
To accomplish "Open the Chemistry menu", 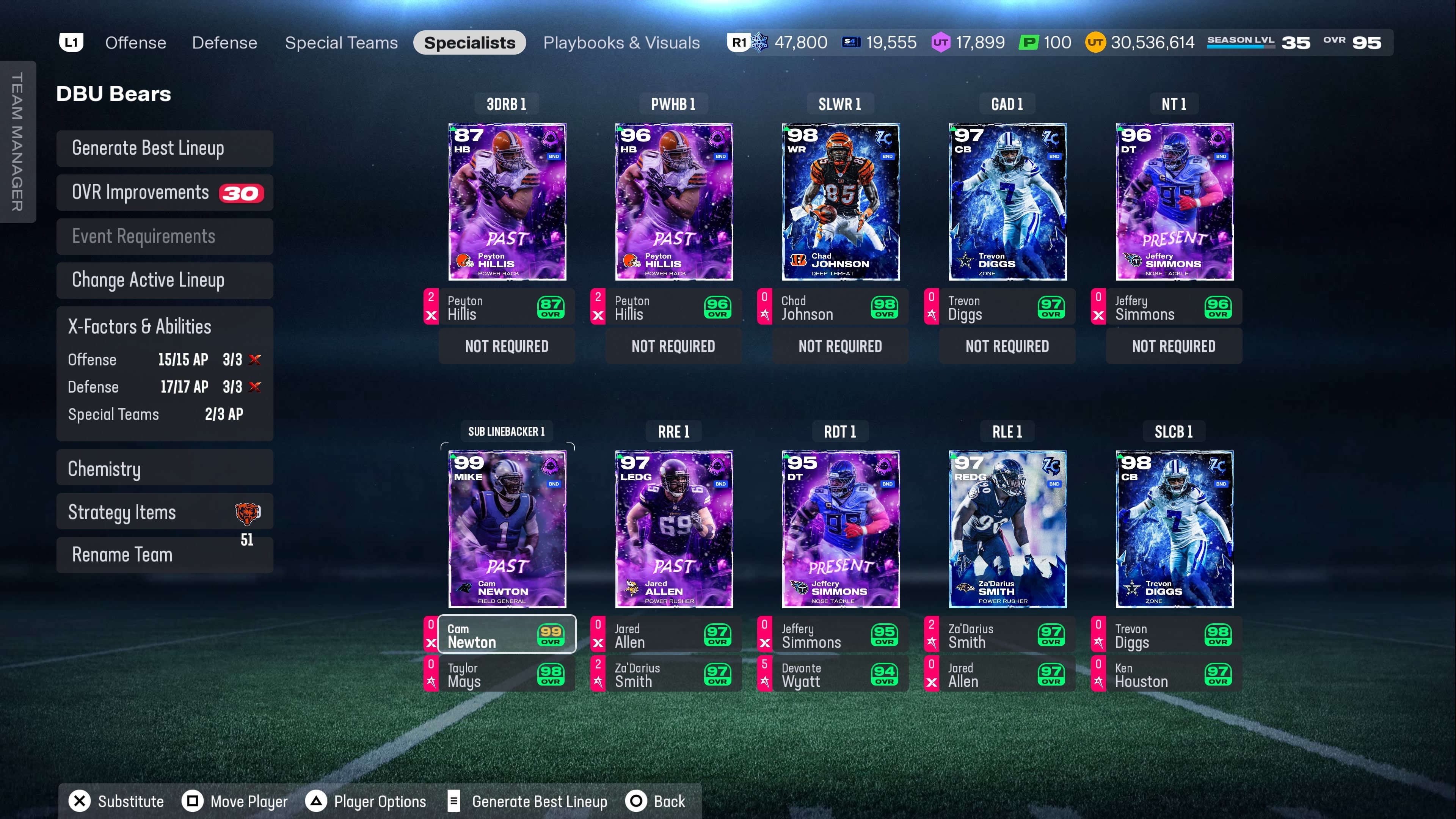I will click(x=165, y=469).
